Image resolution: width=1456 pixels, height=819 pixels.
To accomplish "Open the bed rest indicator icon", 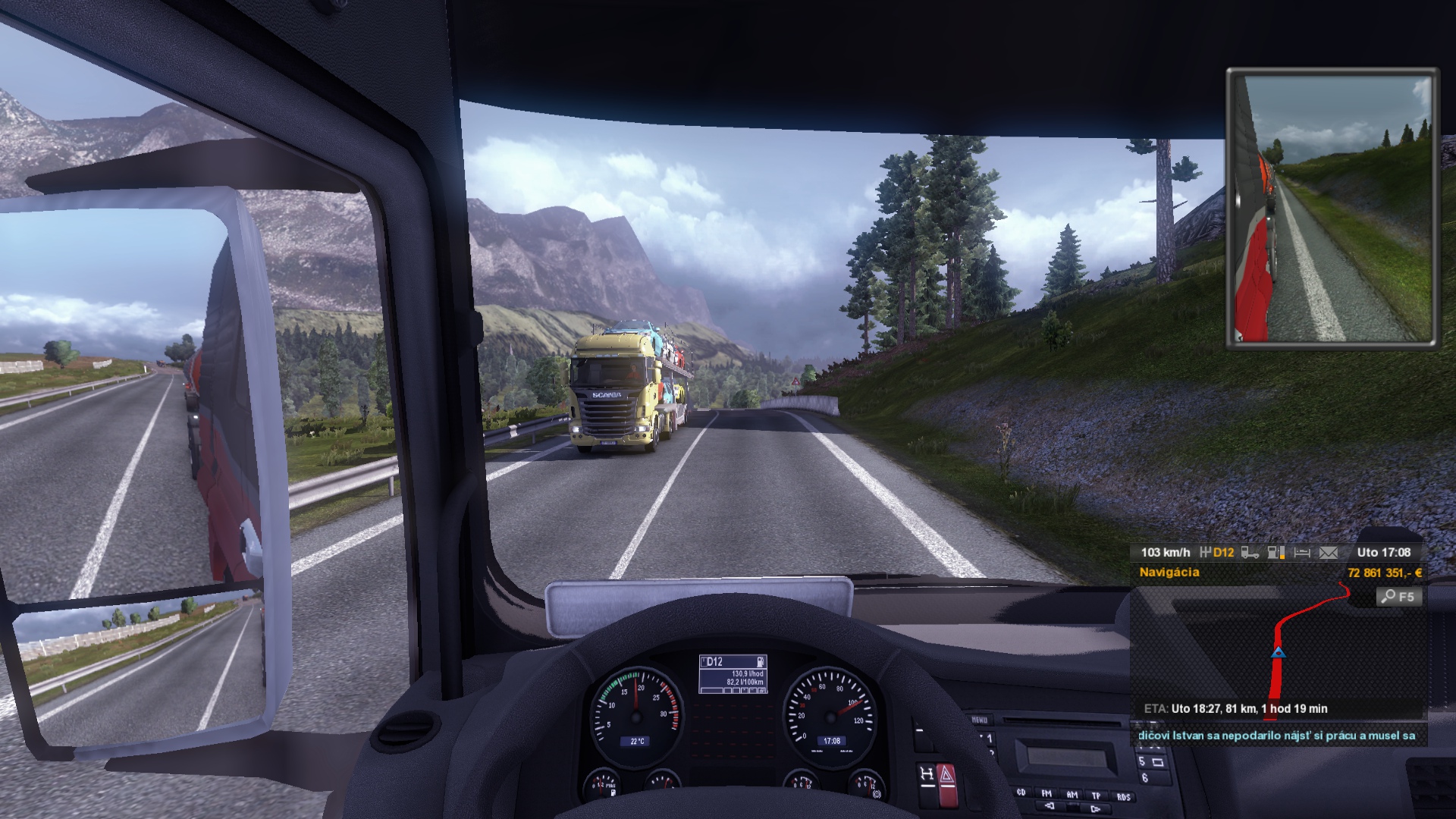I will tap(1302, 553).
